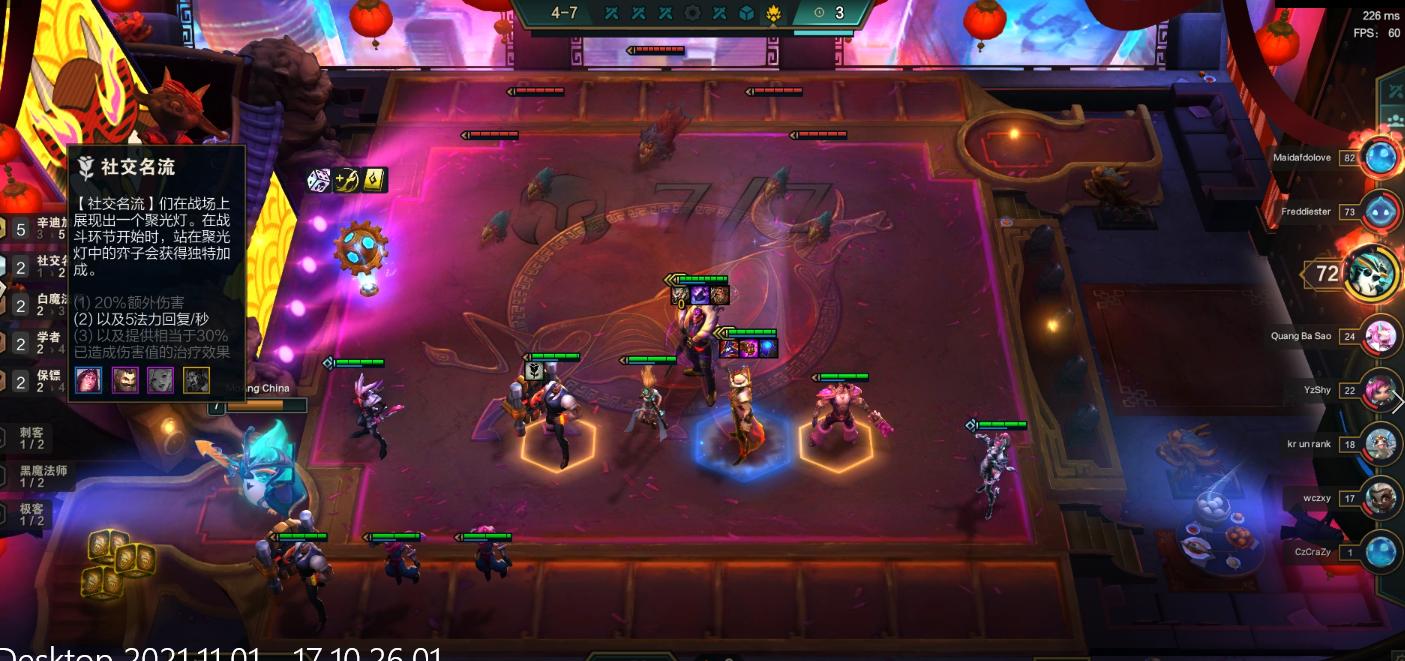Select the gear stage icon in round tracker

692,13
